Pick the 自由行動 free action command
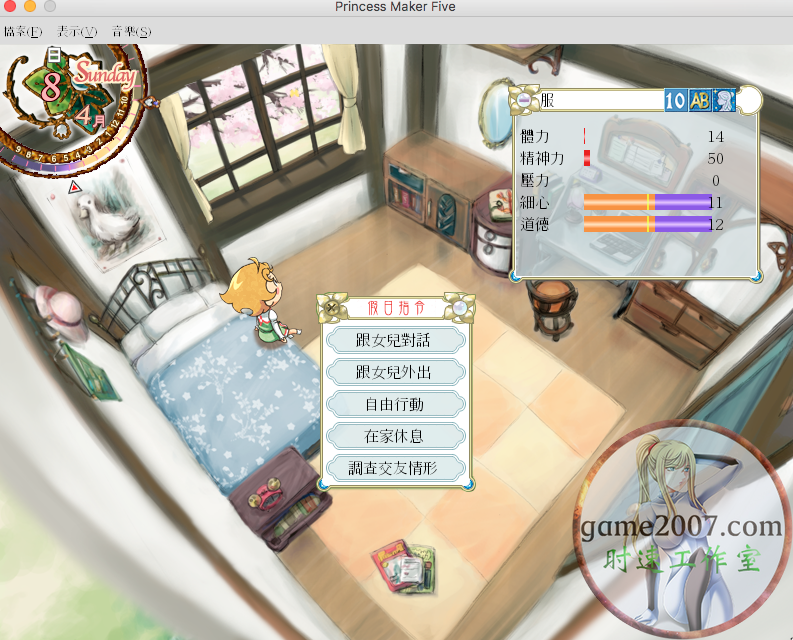 (x=396, y=404)
